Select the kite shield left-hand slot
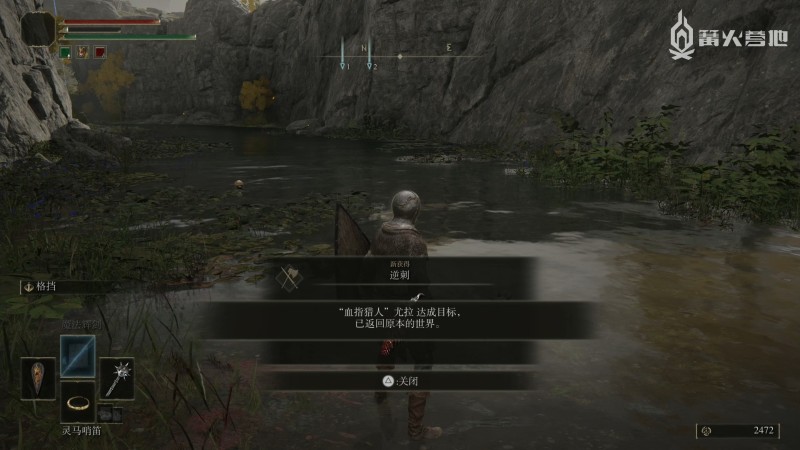This screenshot has height=450, width=800. [x=38, y=378]
